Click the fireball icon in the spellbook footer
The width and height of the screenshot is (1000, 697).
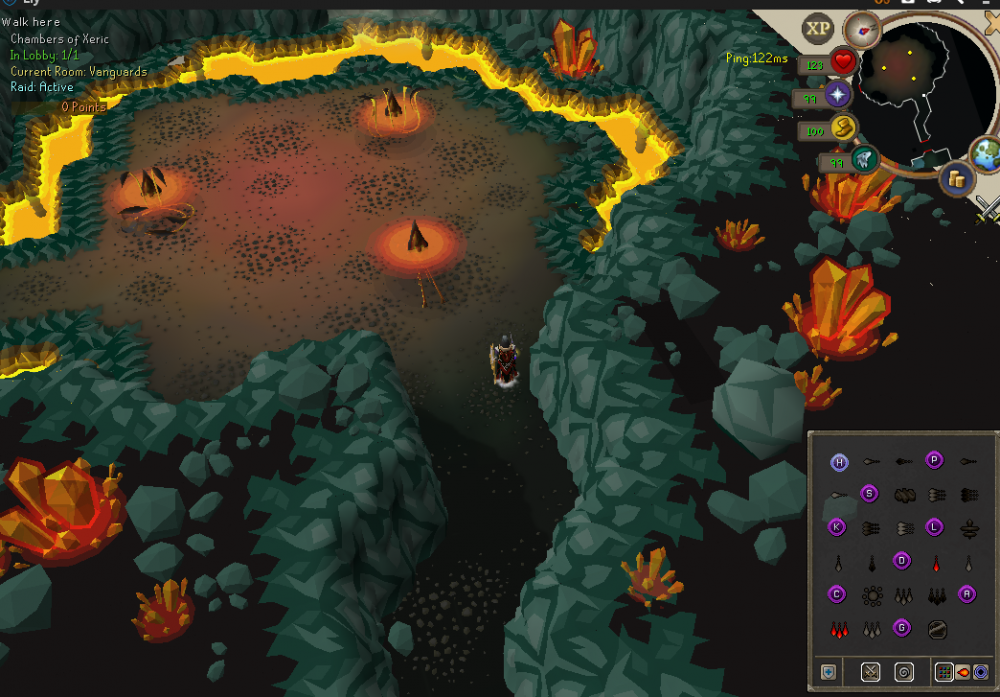[x=962, y=672]
